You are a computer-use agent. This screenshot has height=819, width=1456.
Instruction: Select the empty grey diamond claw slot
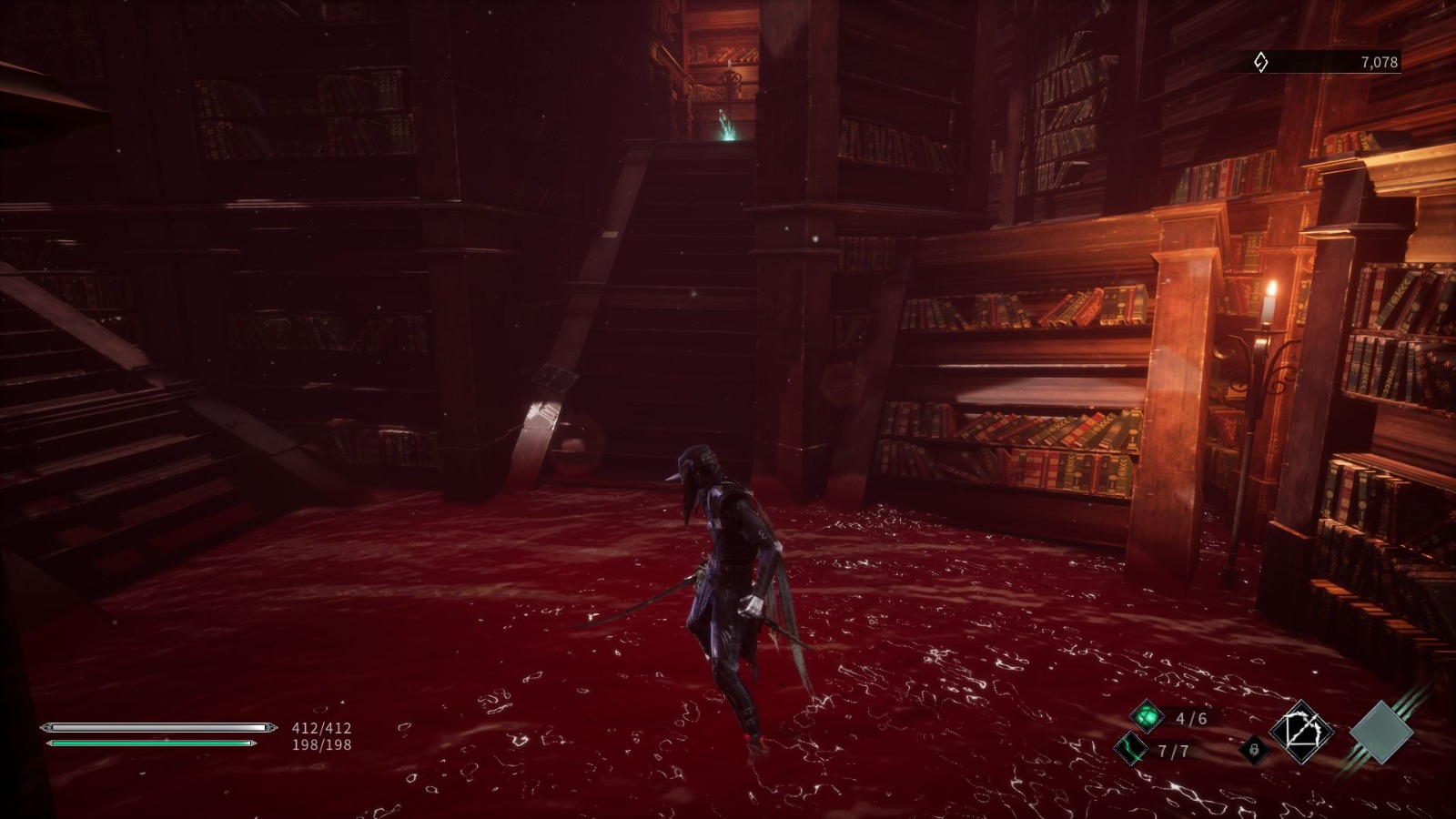coord(1380,732)
